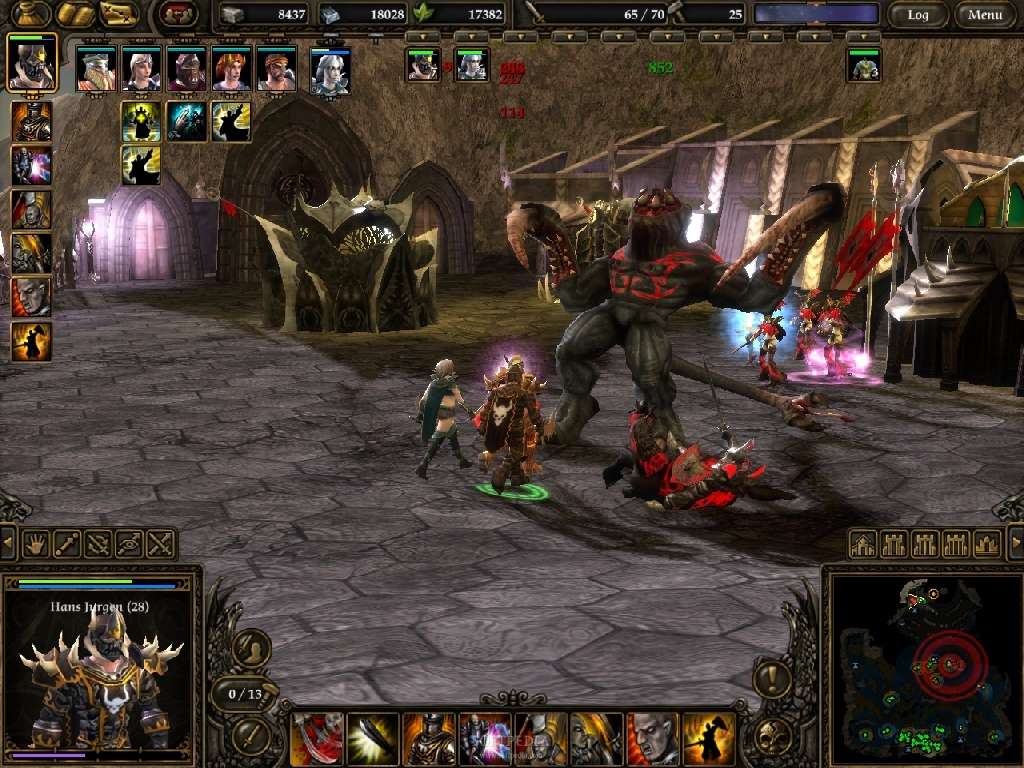
Task: Activate the flaming silhouette ability in bottom bar
Action: 709,738
